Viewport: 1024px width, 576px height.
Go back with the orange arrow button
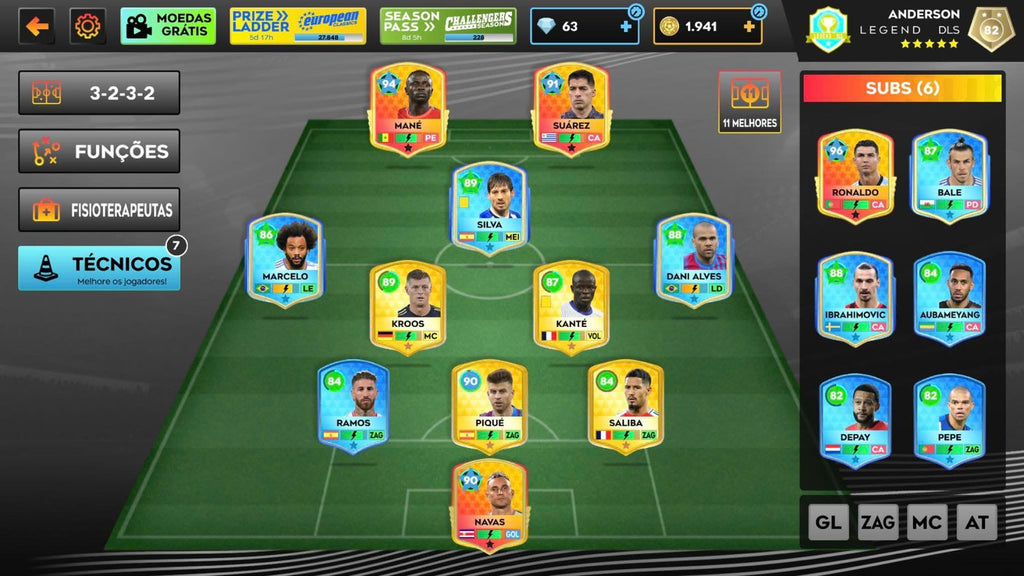pyautogui.click(x=36, y=26)
